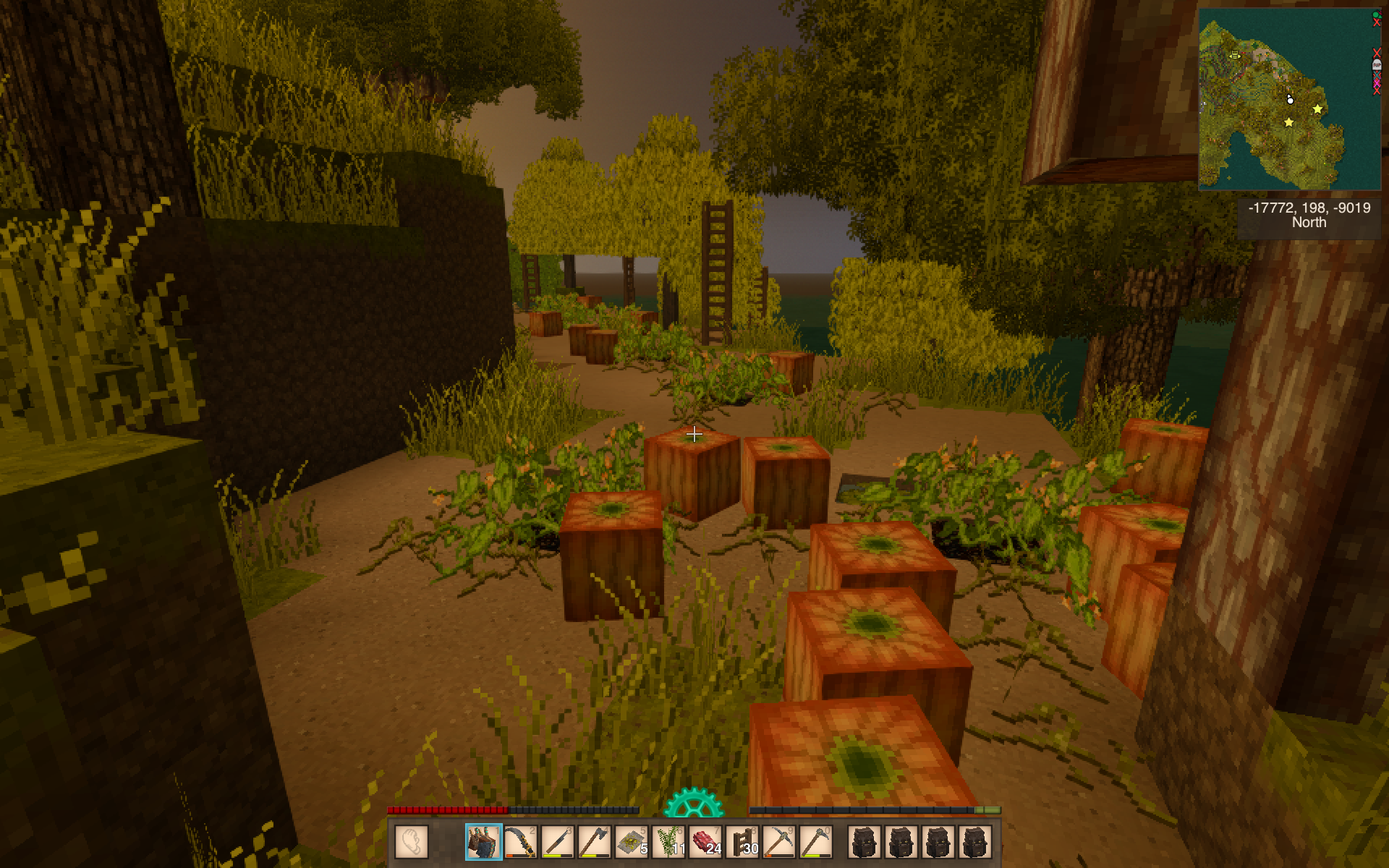Select the offhand slot with hand outline
This screenshot has width=1389, height=868.
pos(412,842)
